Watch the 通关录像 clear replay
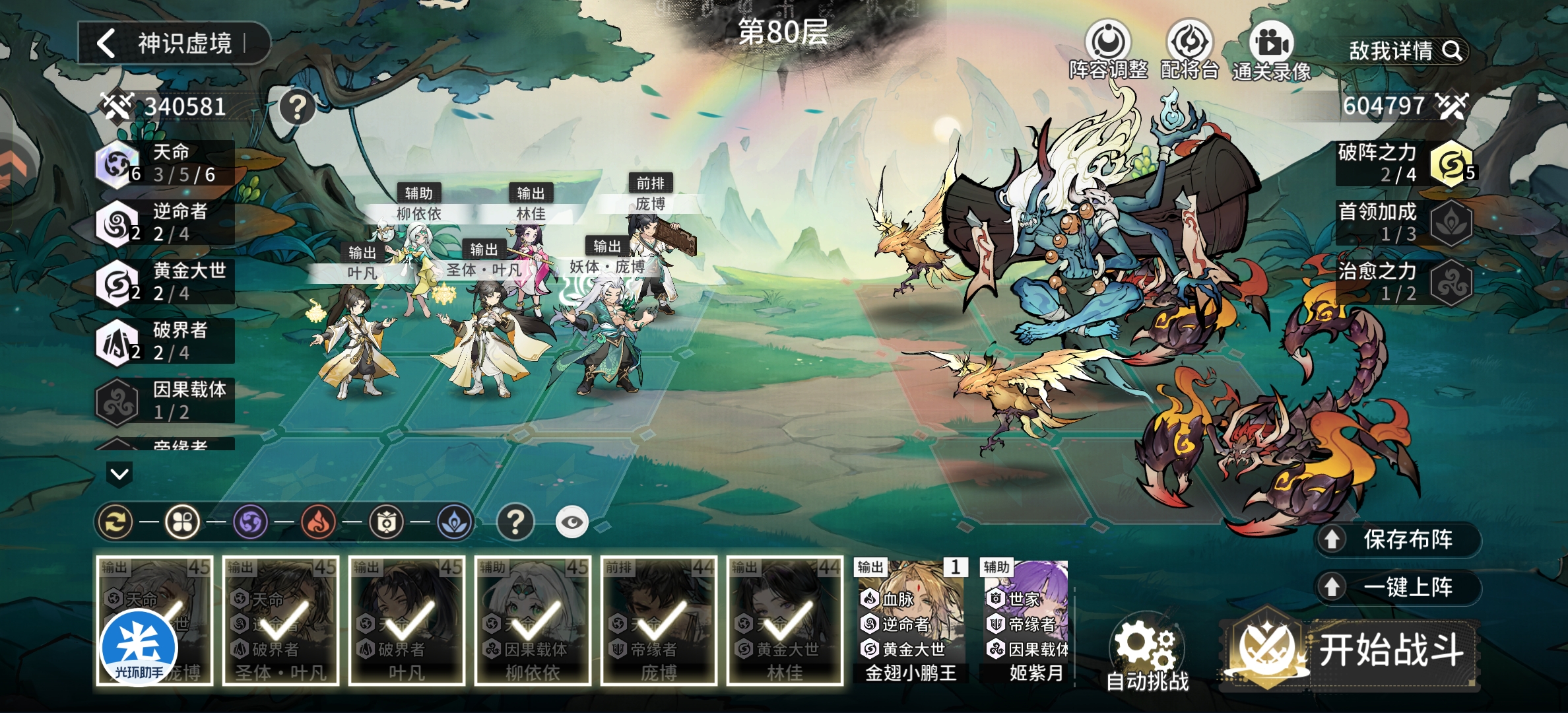This screenshot has height=713, width=1568. click(x=1271, y=51)
